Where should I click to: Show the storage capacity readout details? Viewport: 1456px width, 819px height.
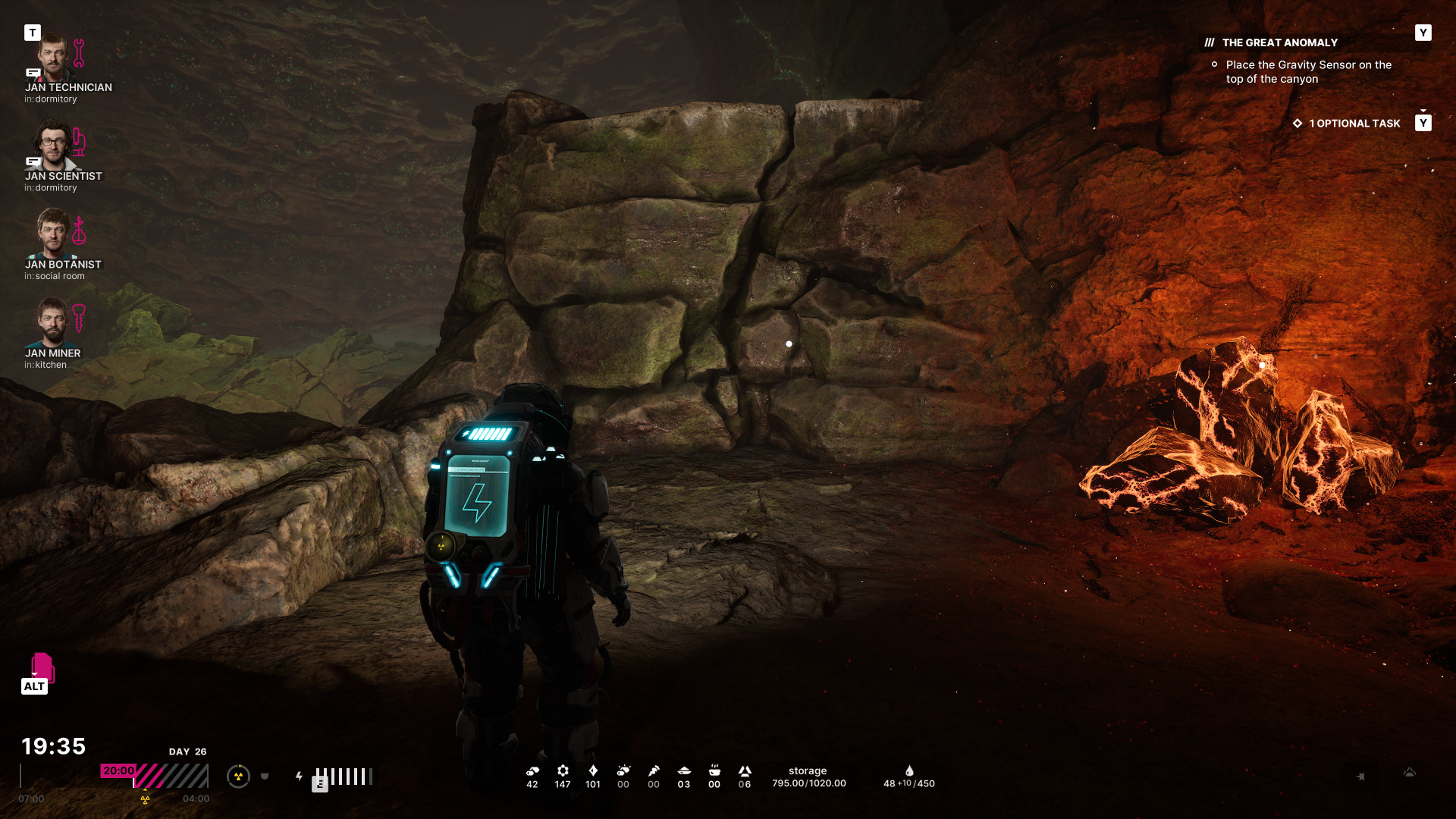(808, 777)
